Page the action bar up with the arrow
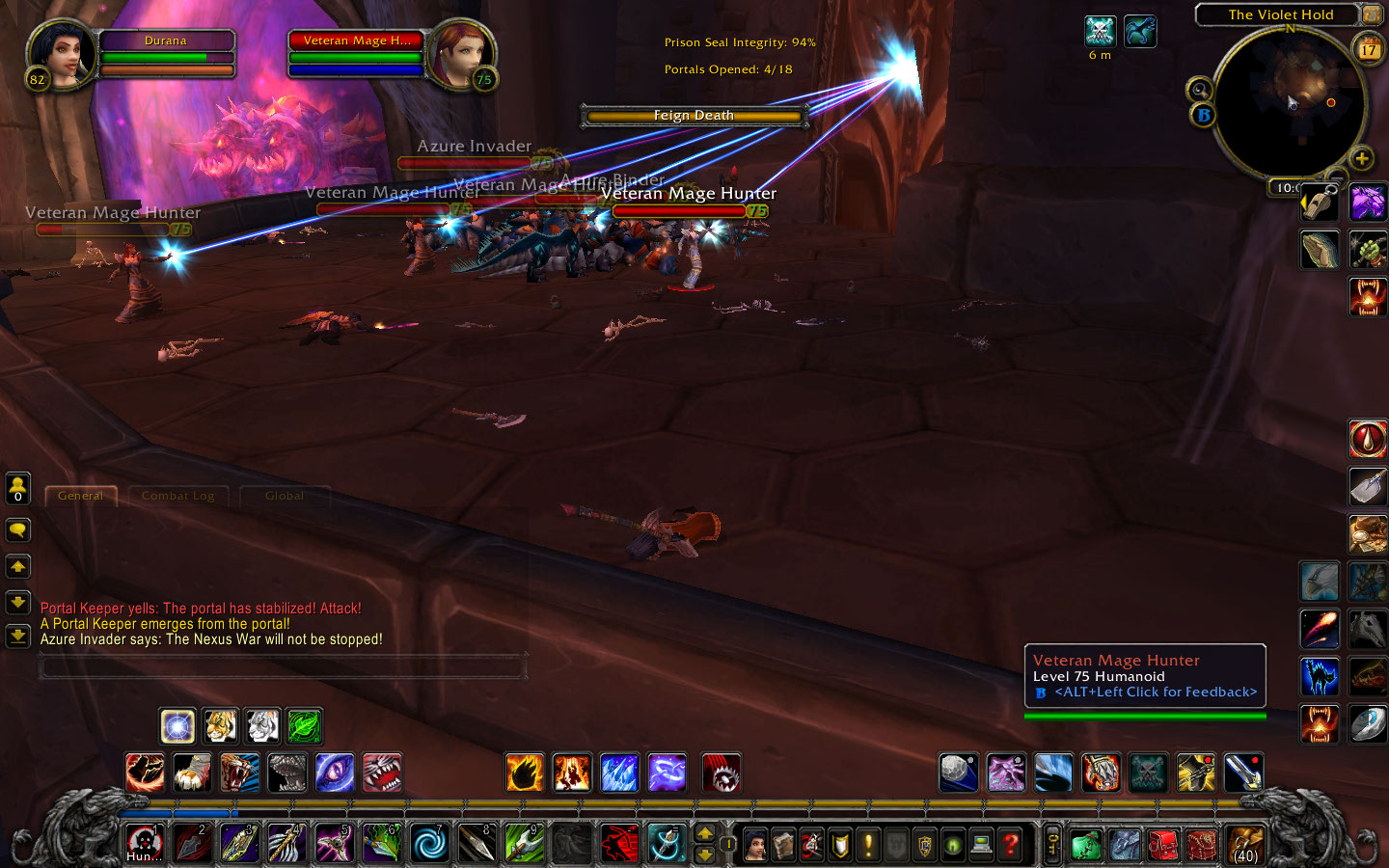Image resolution: width=1389 pixels, height=868 pixels. 706,831
